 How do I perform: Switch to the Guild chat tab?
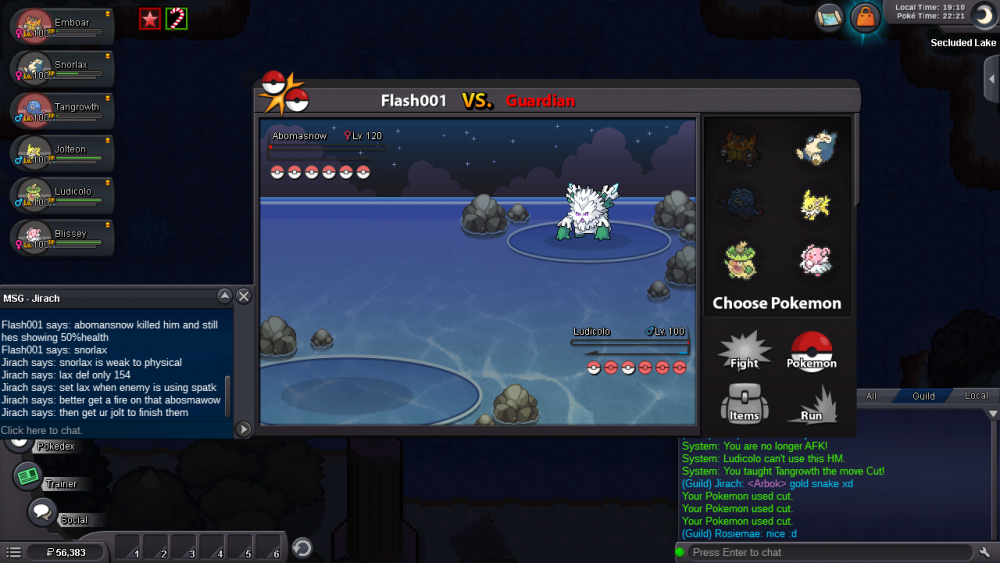tap(923, 396)
